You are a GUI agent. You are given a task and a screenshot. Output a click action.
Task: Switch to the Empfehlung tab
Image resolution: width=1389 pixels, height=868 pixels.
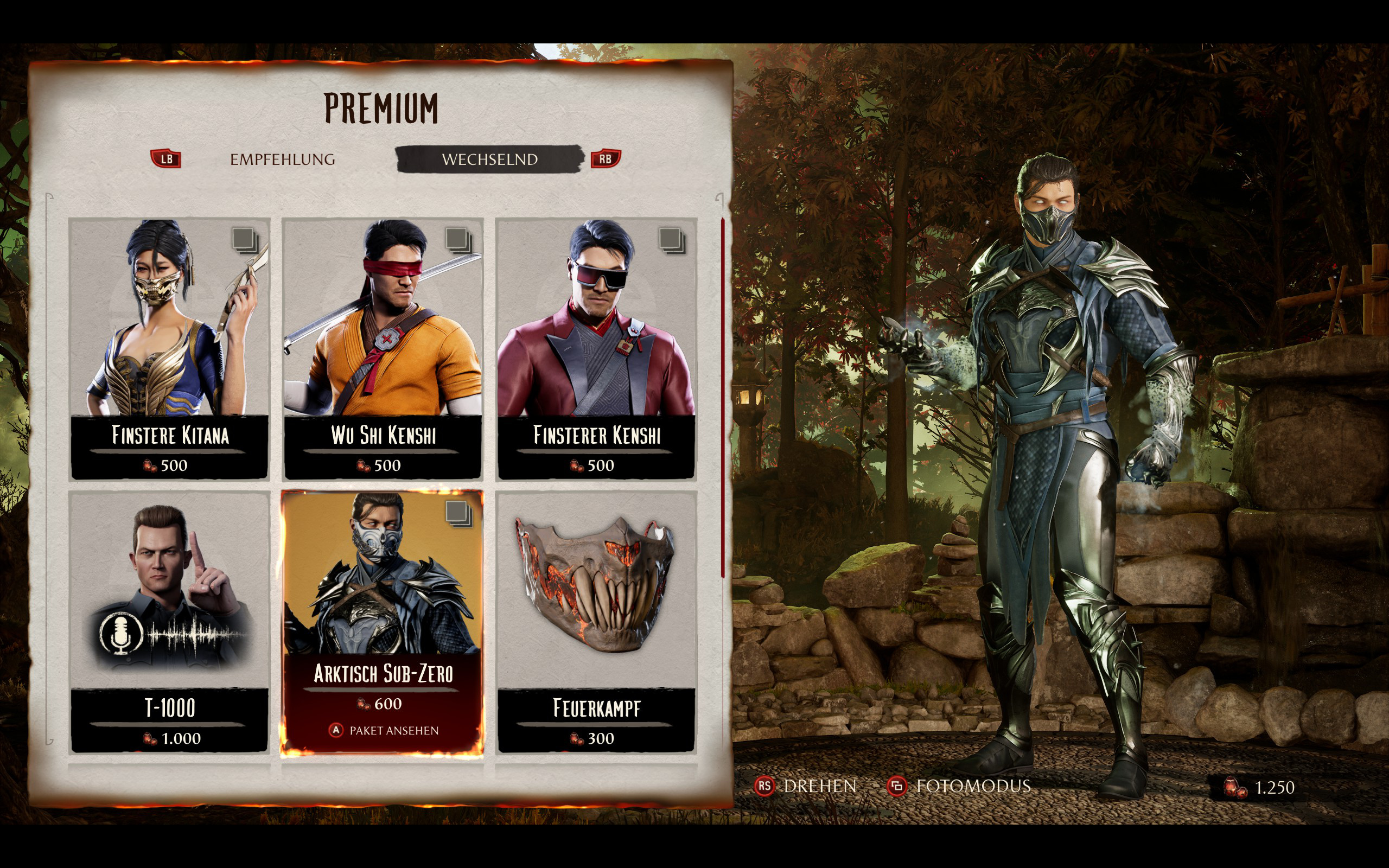[282, 159]
